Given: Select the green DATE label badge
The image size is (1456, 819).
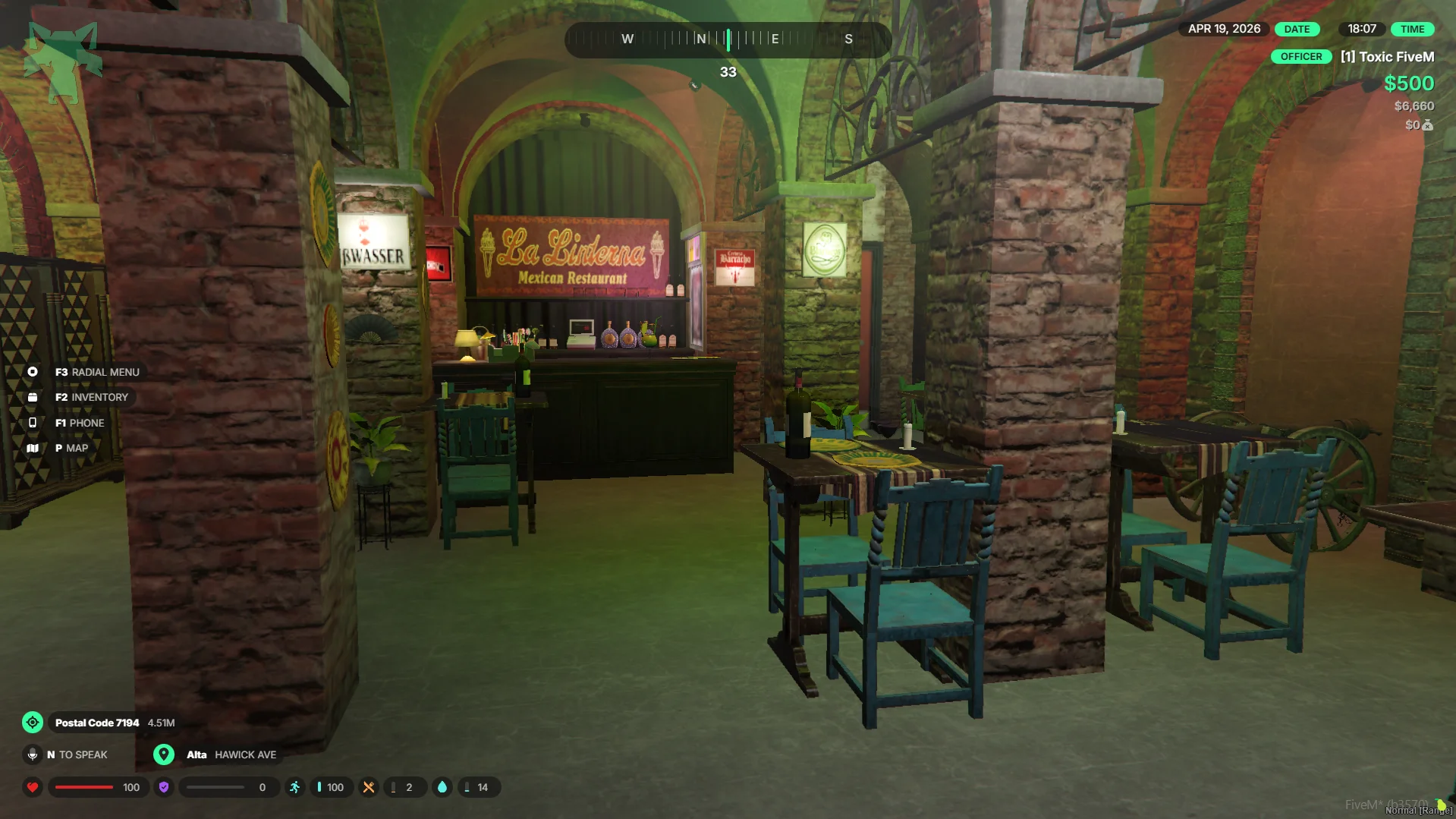Looking at the screenshot, I should pos(1297,29).
